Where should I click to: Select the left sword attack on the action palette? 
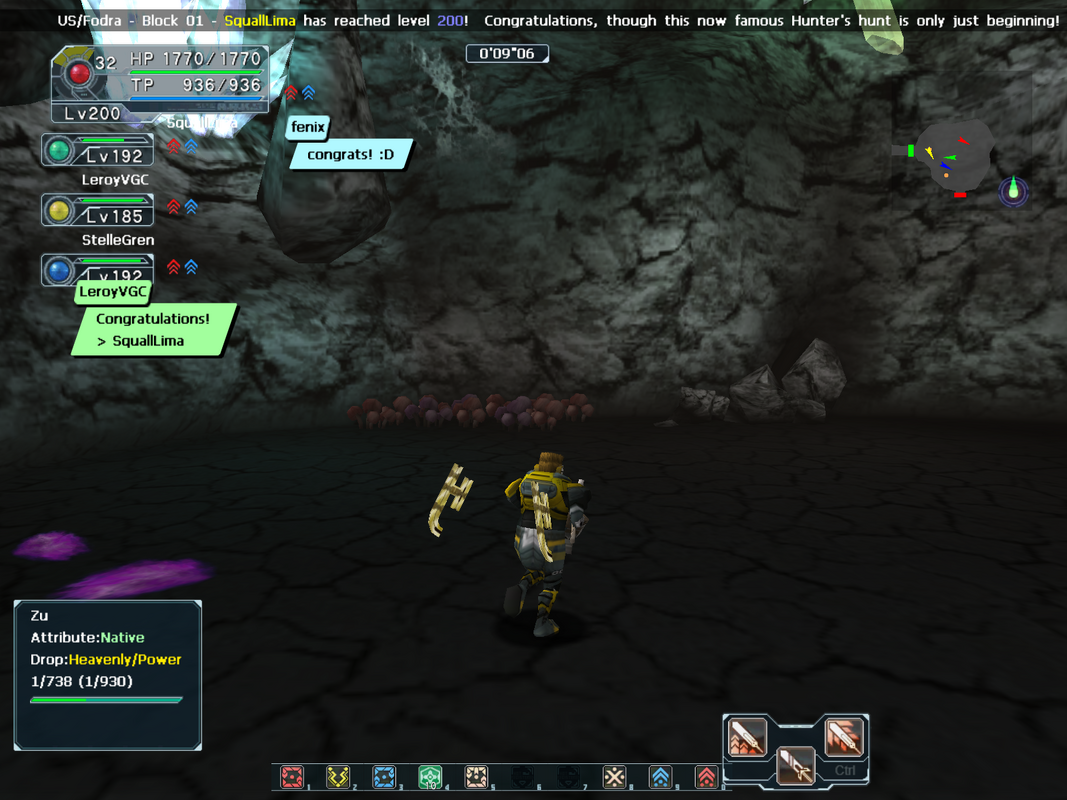(x=747, y=737)
